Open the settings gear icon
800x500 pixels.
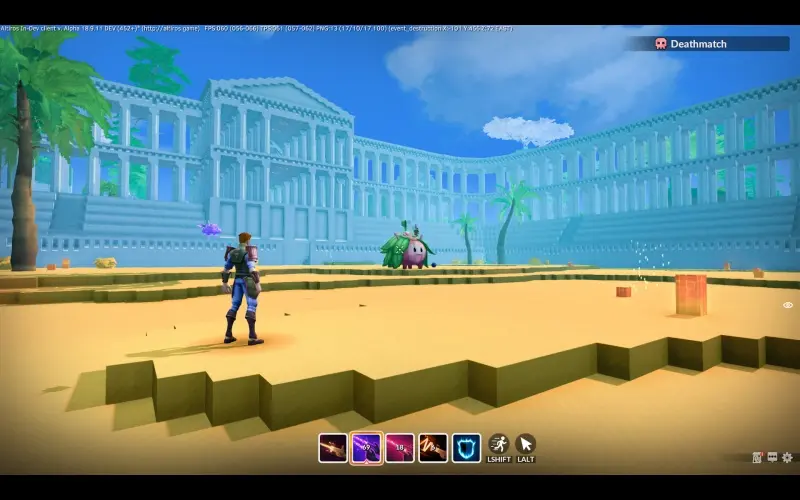(788, 458)
